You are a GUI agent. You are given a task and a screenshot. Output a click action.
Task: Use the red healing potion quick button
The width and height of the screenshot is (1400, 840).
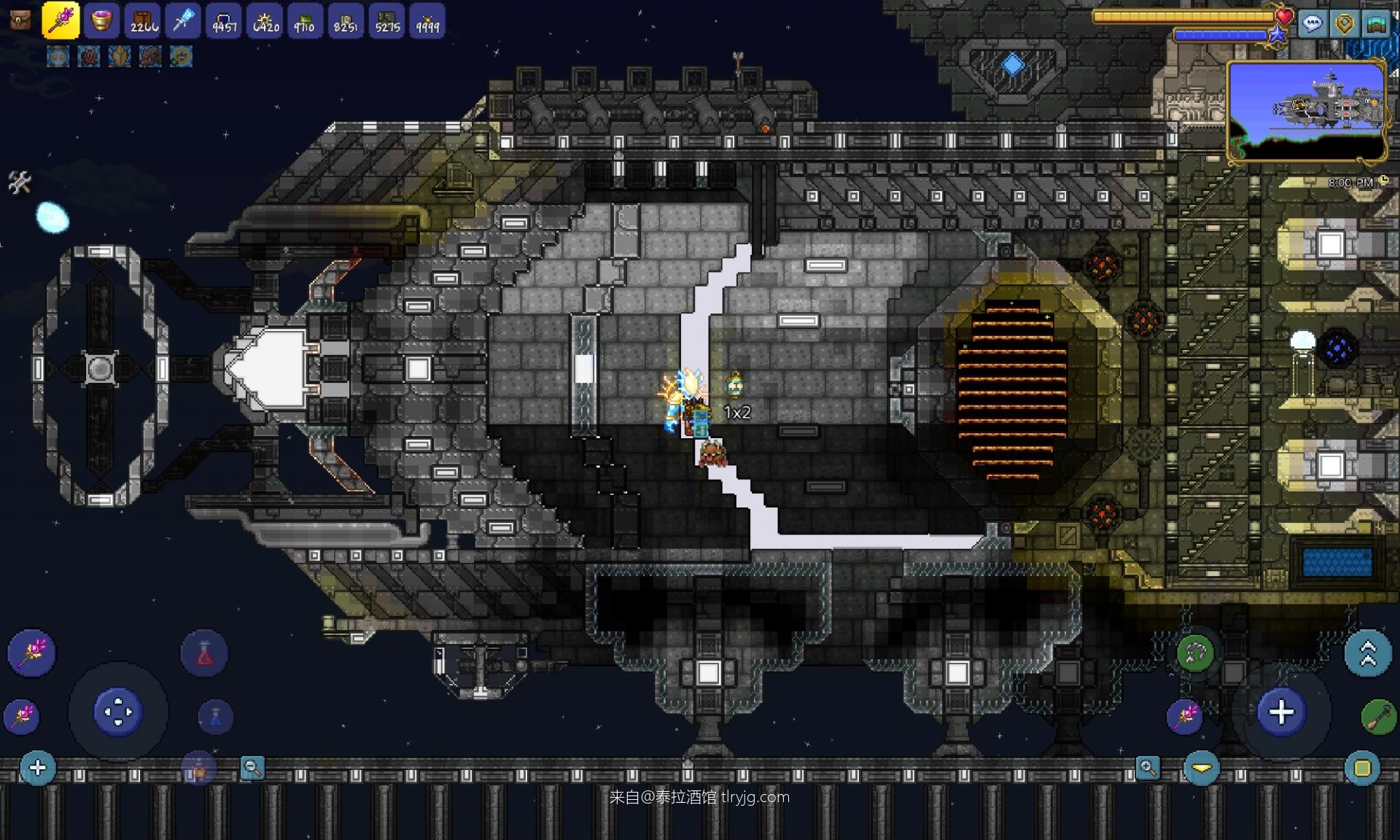tap(204, 653)
